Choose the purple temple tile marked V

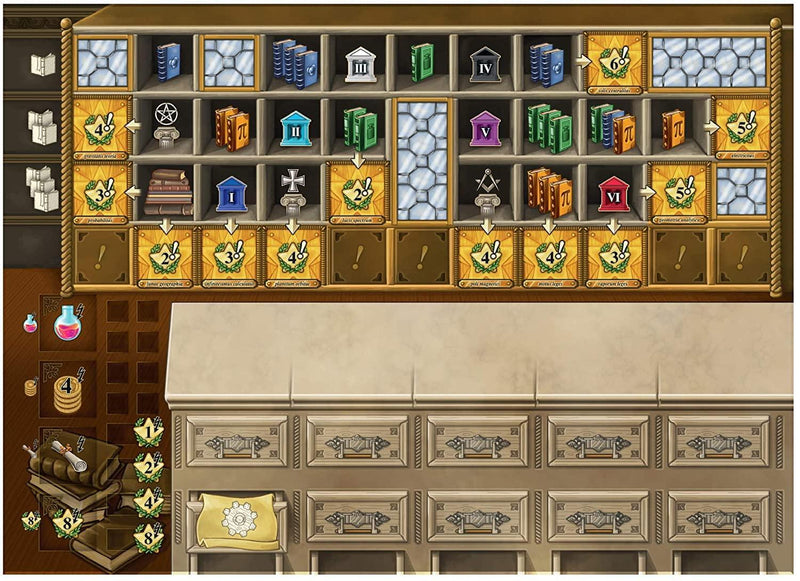point(484,127)
